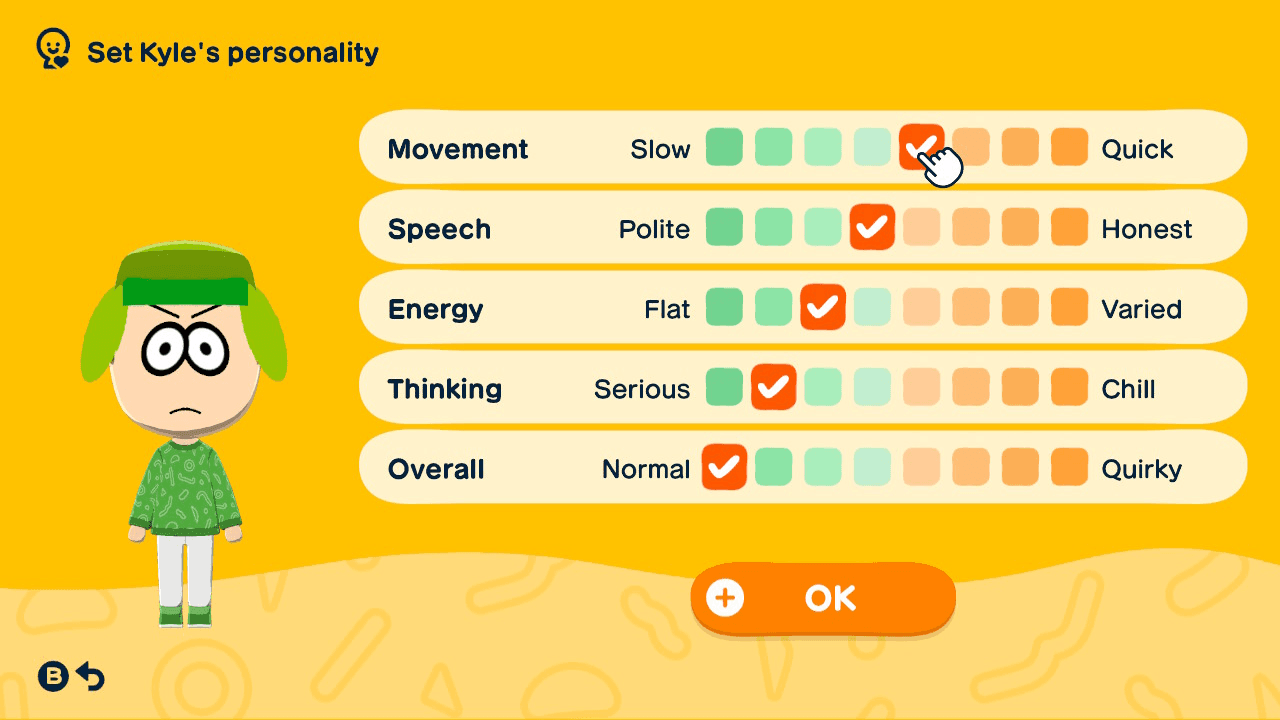Click the Normal label on the Overall row
The height and width of the screenshot is (720, 1280).
tap(645, 467)
